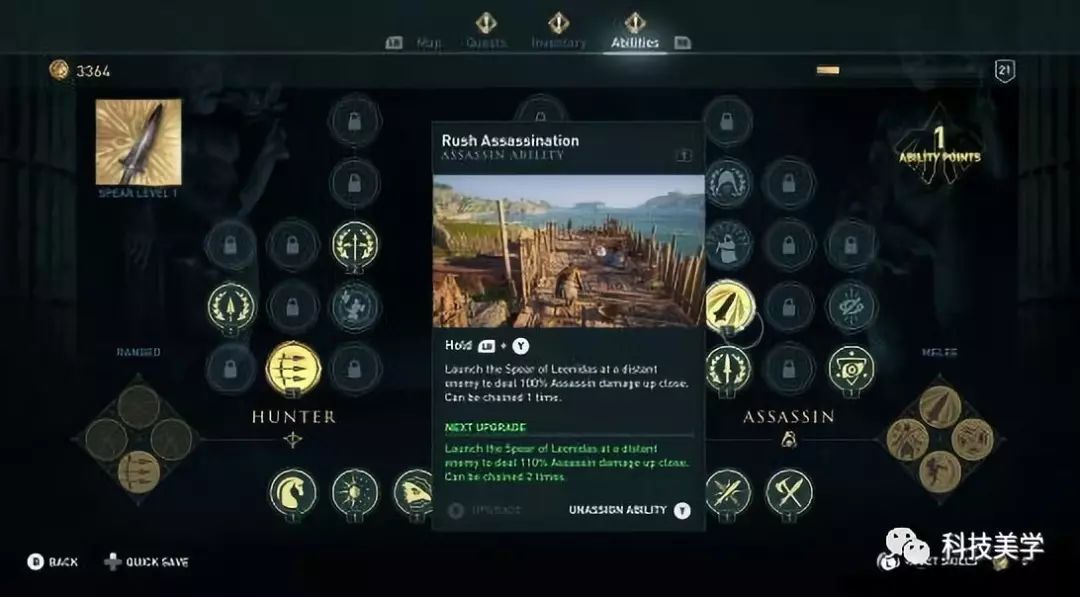
Task: Select the crossed sword and spear ability
Action: pyautogui.click(x=728, y=492)
